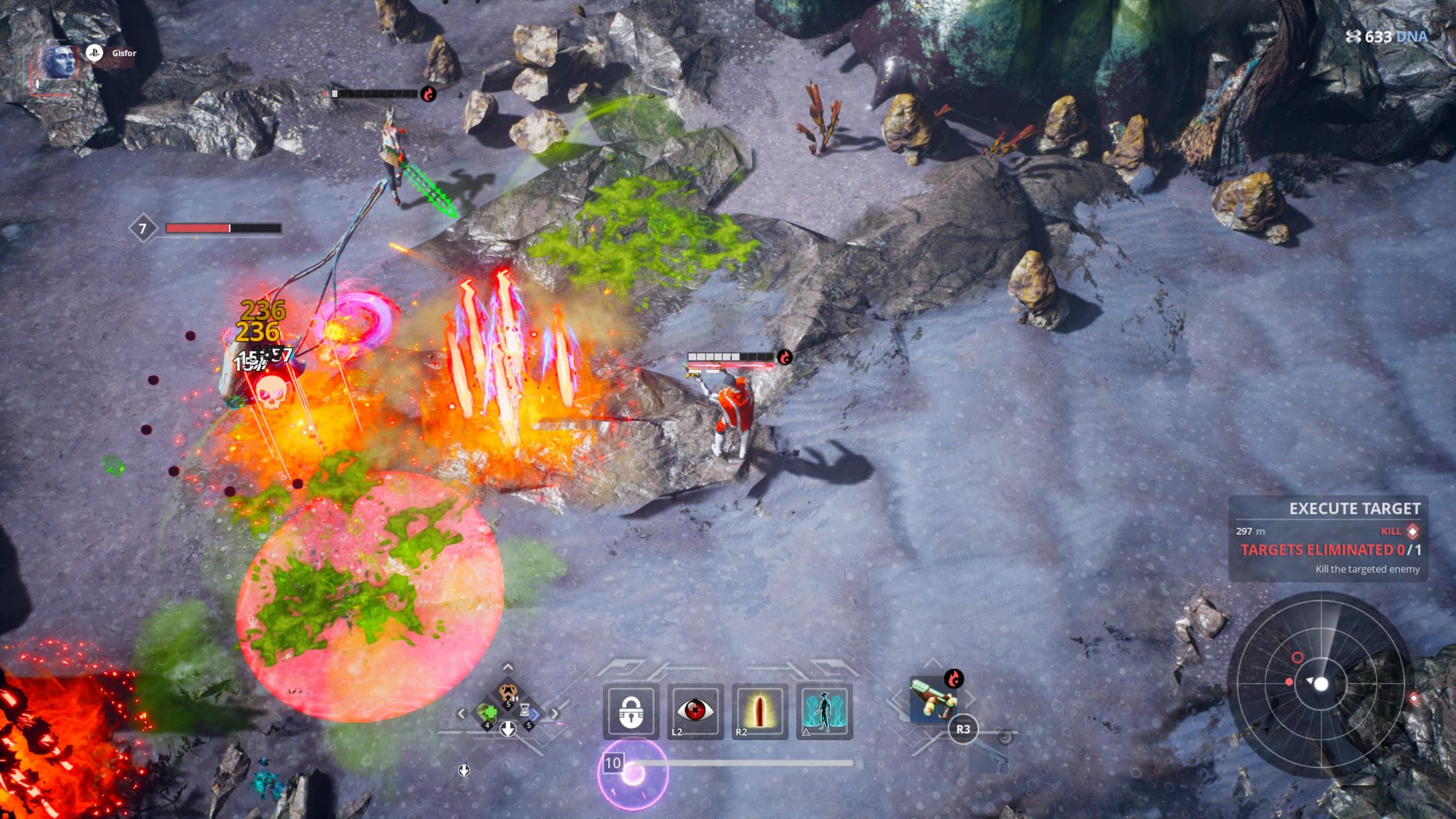
Task: Toggle the down arrow below the consumable wheel
Action: [x=508, y=729]
